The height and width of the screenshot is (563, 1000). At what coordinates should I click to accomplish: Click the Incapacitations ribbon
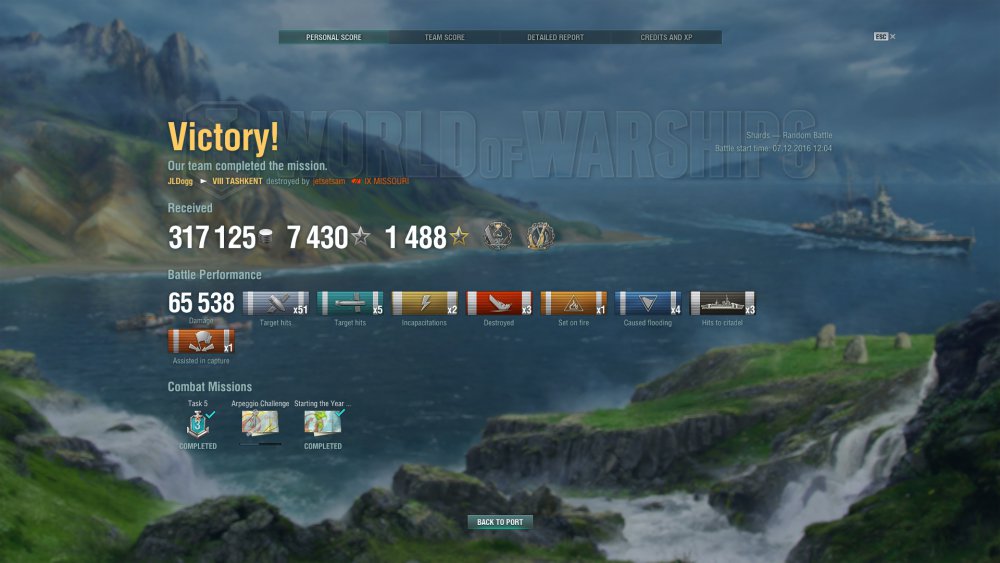[x=424, y=304]
